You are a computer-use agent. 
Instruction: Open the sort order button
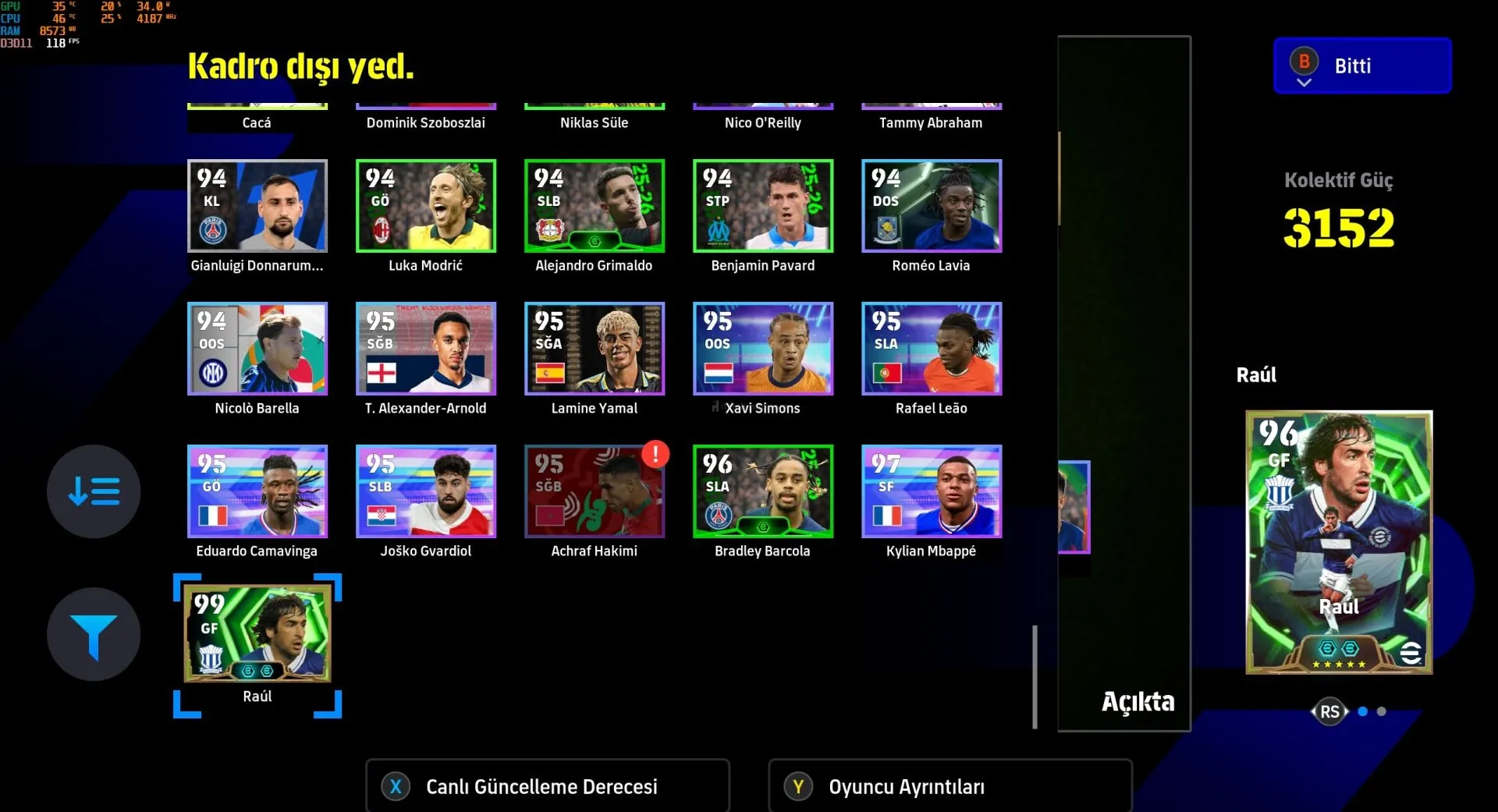click(x=94, y=491)
